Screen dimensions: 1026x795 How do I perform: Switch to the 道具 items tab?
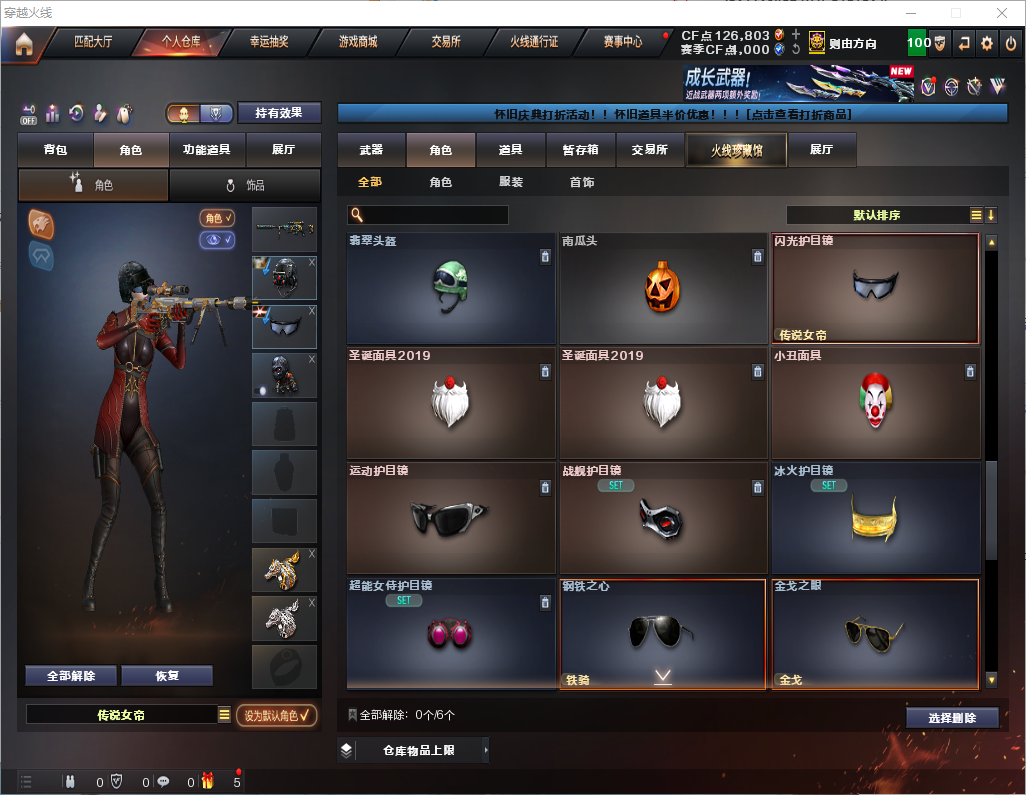(510, 150)
